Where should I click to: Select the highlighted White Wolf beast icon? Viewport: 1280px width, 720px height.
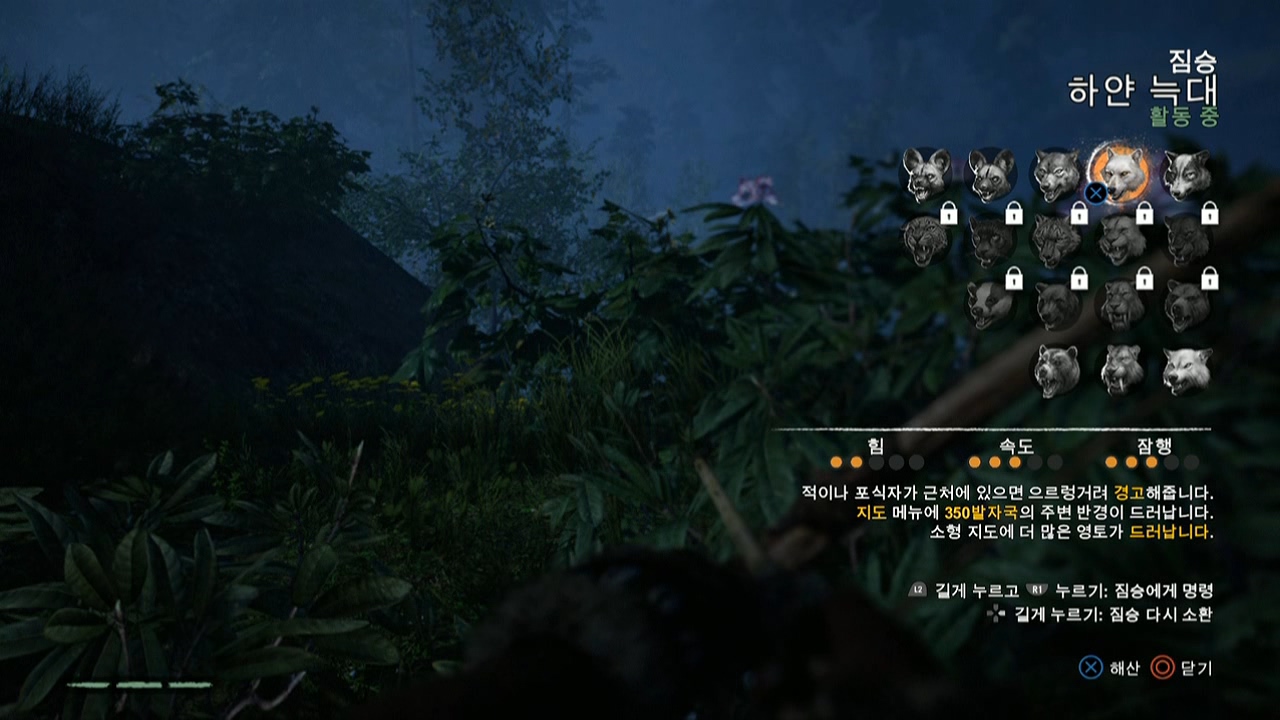pyautogui.click(x=1121, y=173)
